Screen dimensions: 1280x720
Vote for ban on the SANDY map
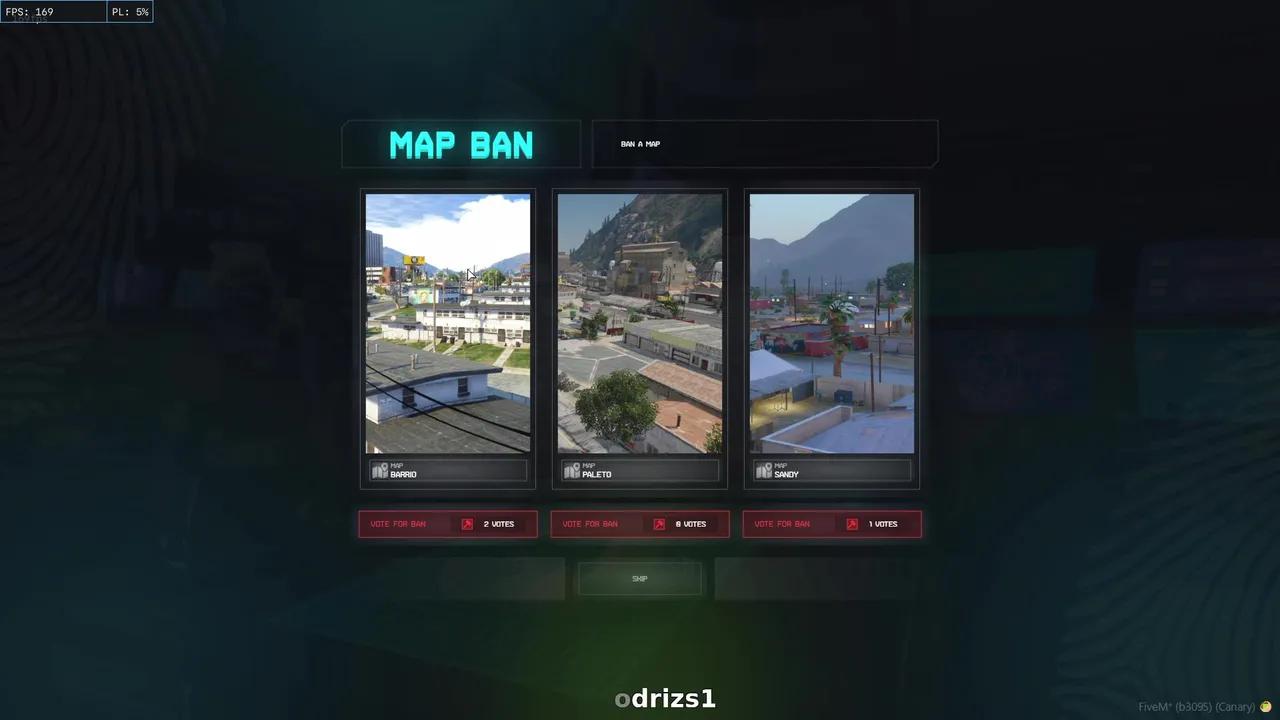[782, 523]
